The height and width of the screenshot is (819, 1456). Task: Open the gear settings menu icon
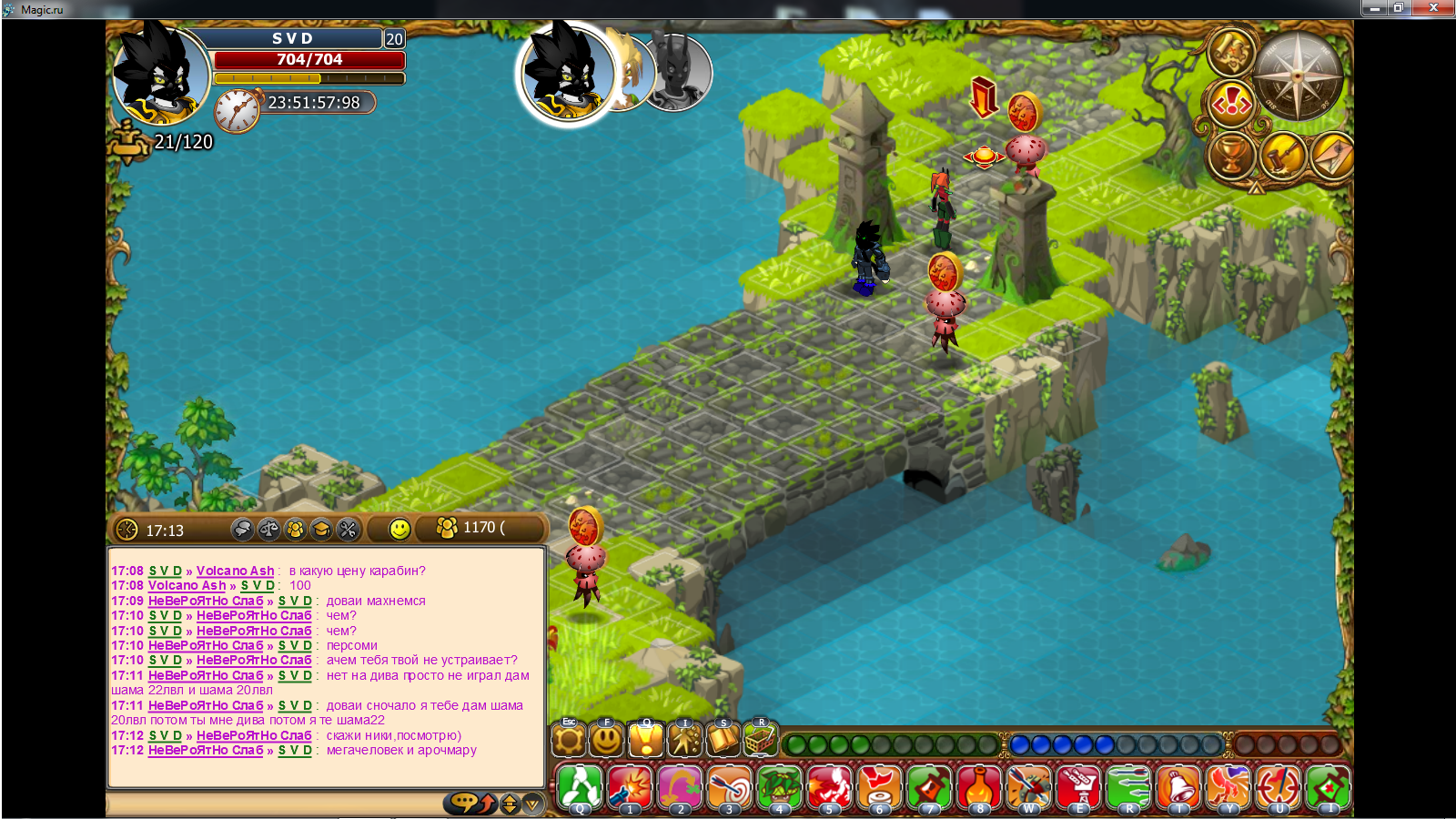coord(569,740)
